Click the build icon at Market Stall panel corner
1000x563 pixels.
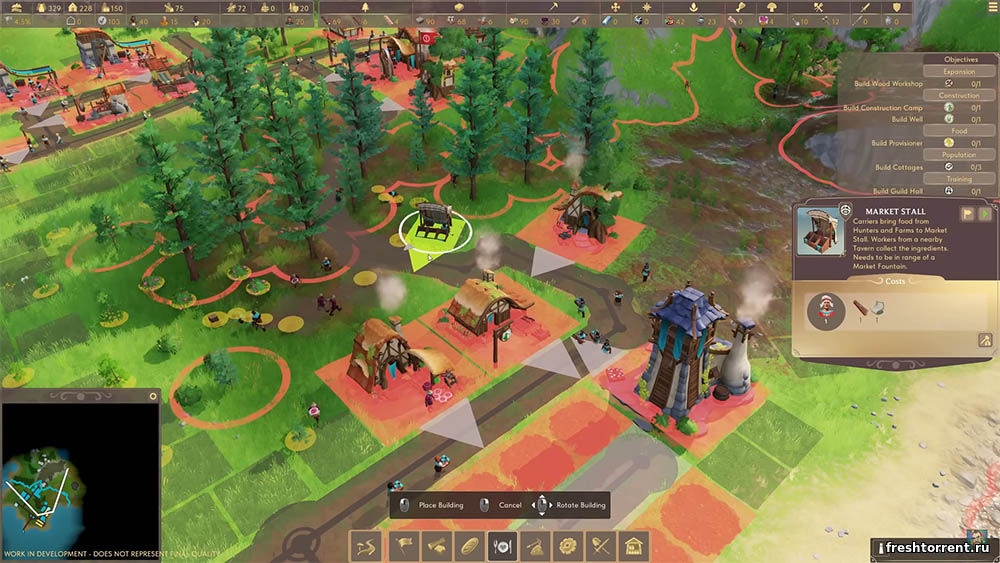(x=984, y=341)
